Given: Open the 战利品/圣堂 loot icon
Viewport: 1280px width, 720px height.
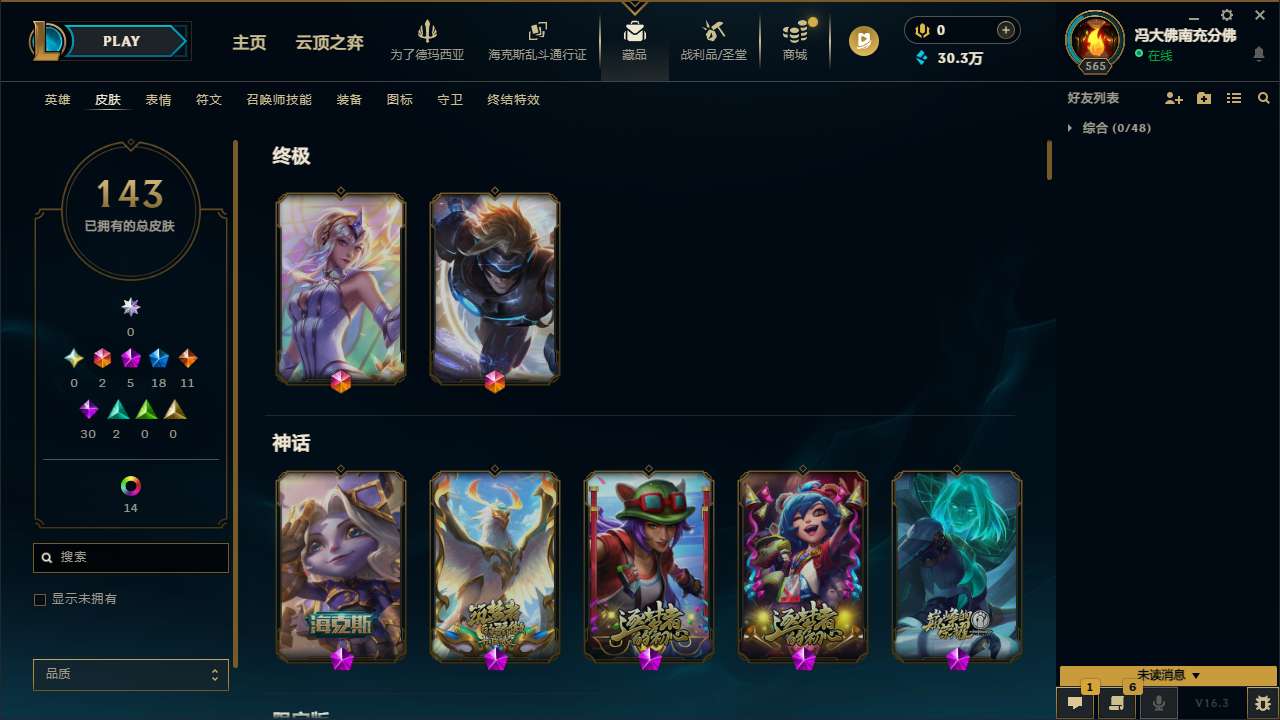Looking at the screenshot, I should 713,40.
